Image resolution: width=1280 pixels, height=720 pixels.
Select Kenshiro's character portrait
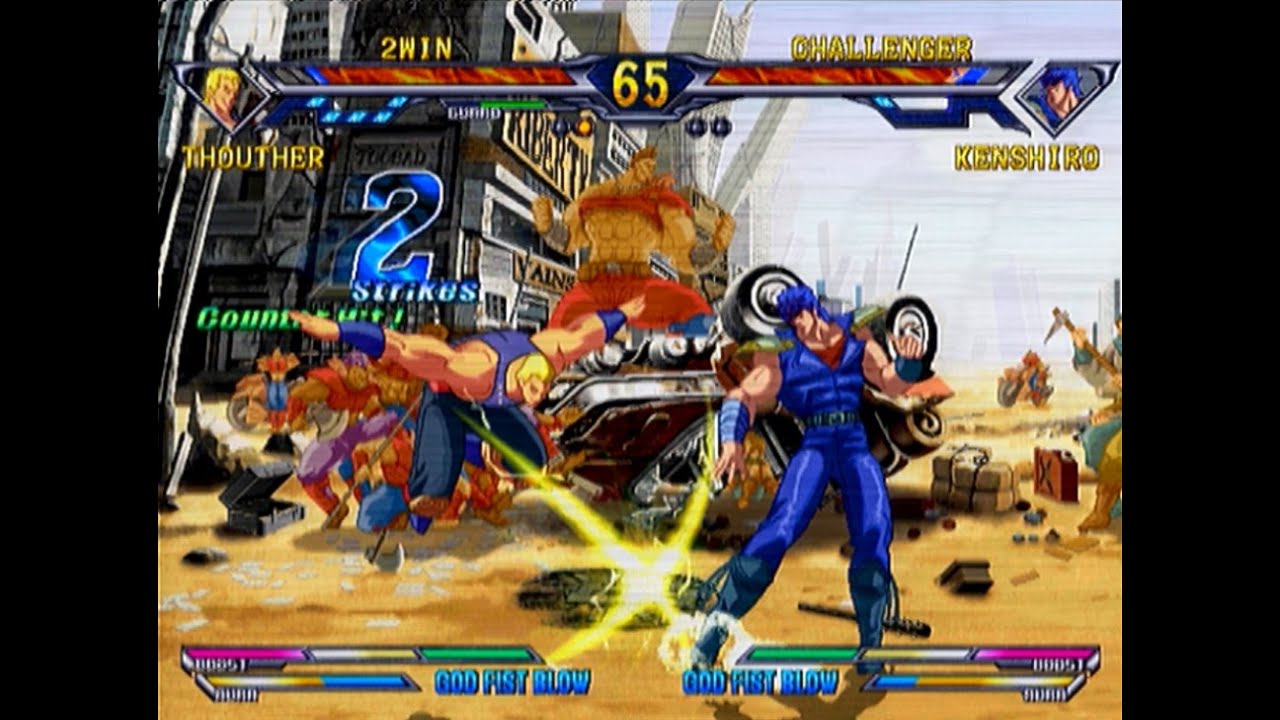coord(1062,97)
